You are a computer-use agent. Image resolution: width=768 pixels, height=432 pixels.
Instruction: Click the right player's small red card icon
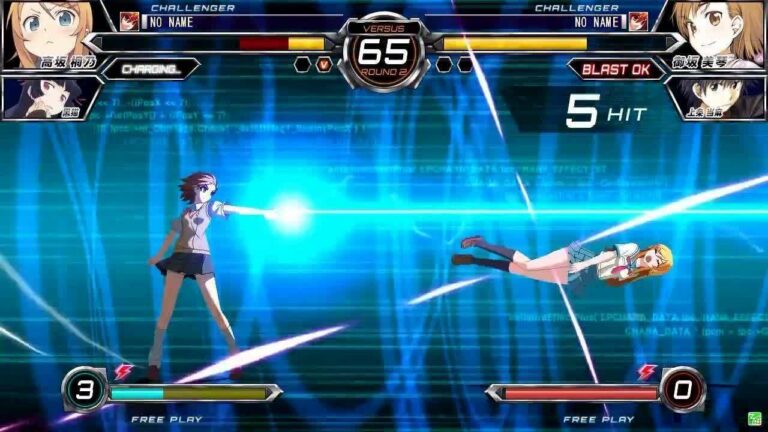(x=638, y=21)
